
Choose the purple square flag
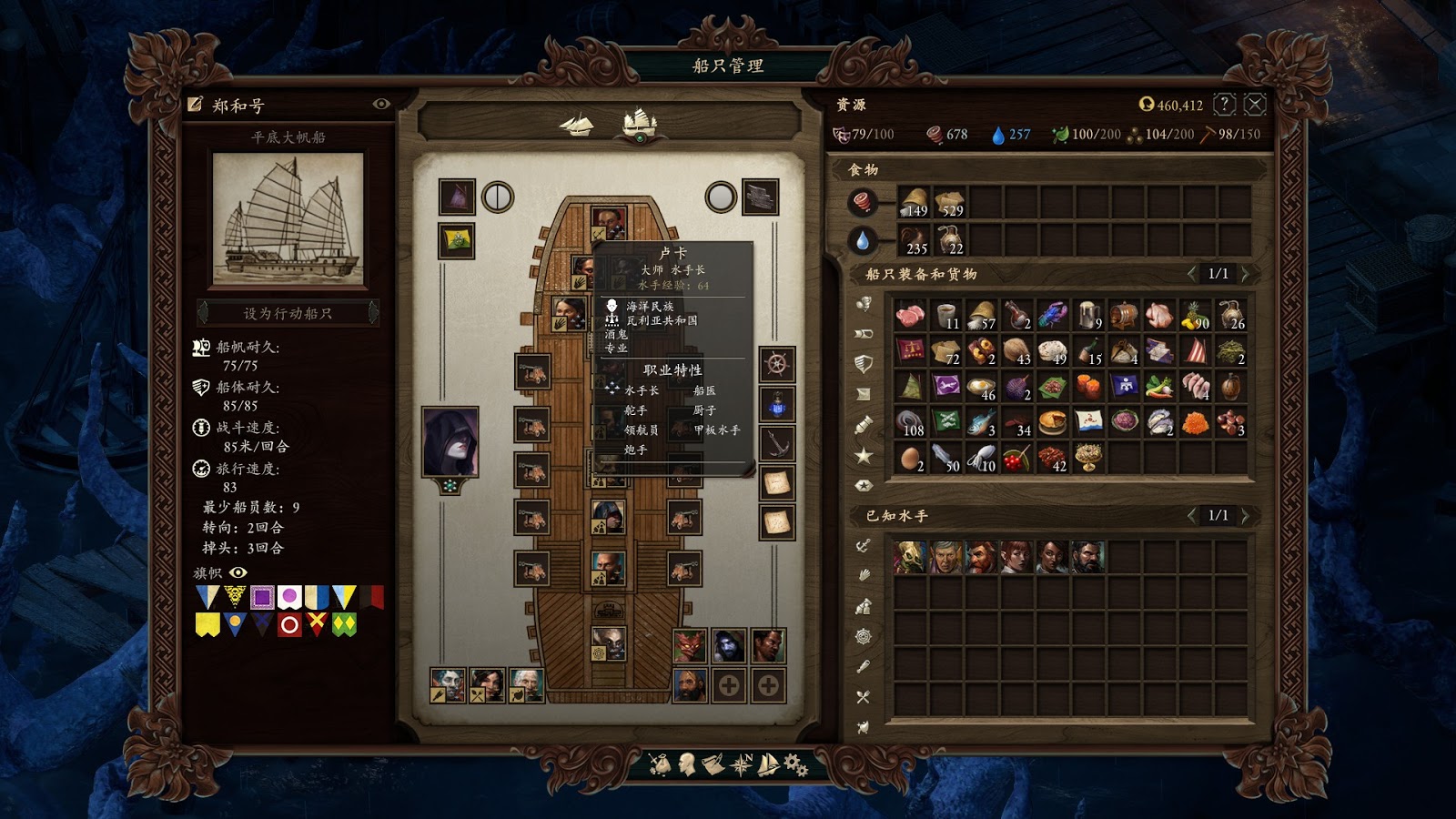262,597
